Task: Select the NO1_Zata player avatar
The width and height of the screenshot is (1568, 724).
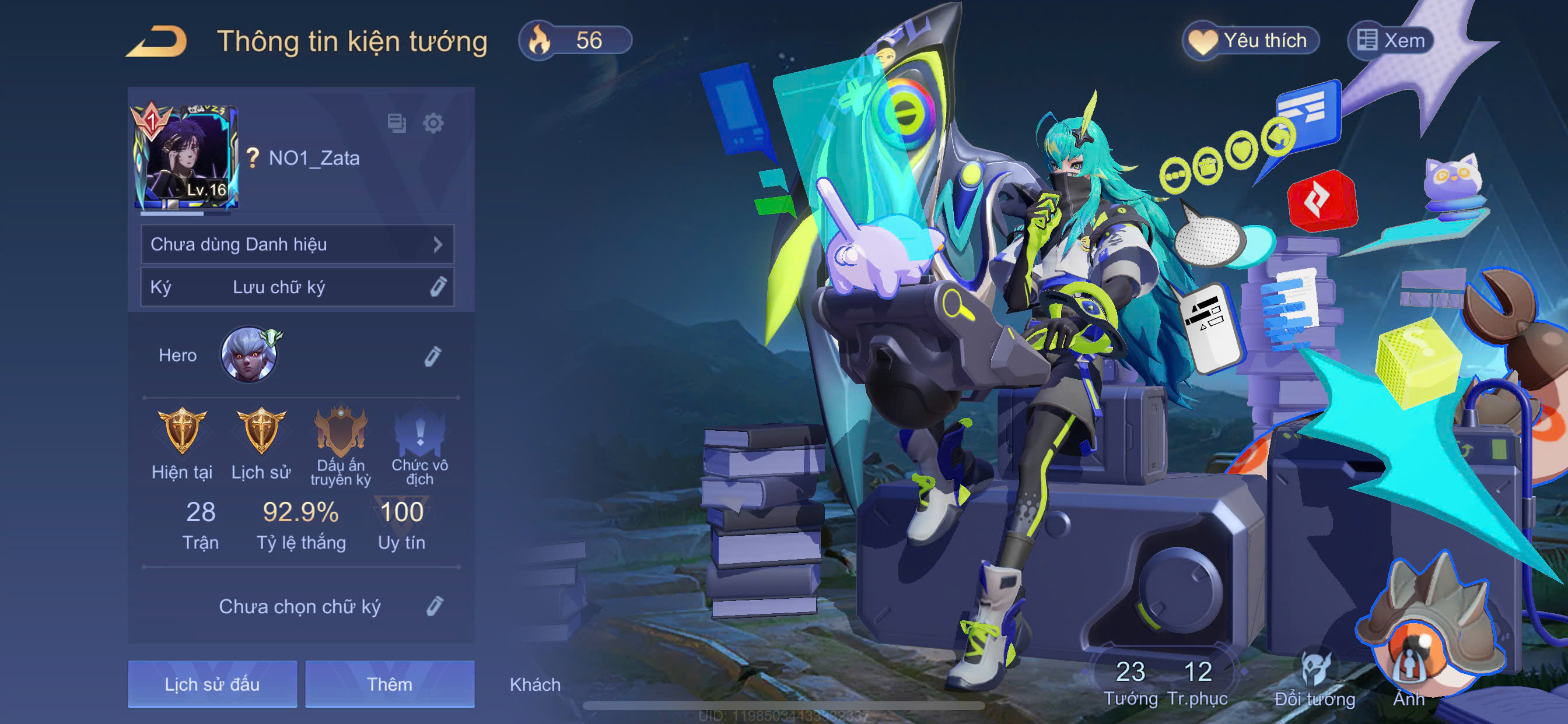Action: coord(185,158)
